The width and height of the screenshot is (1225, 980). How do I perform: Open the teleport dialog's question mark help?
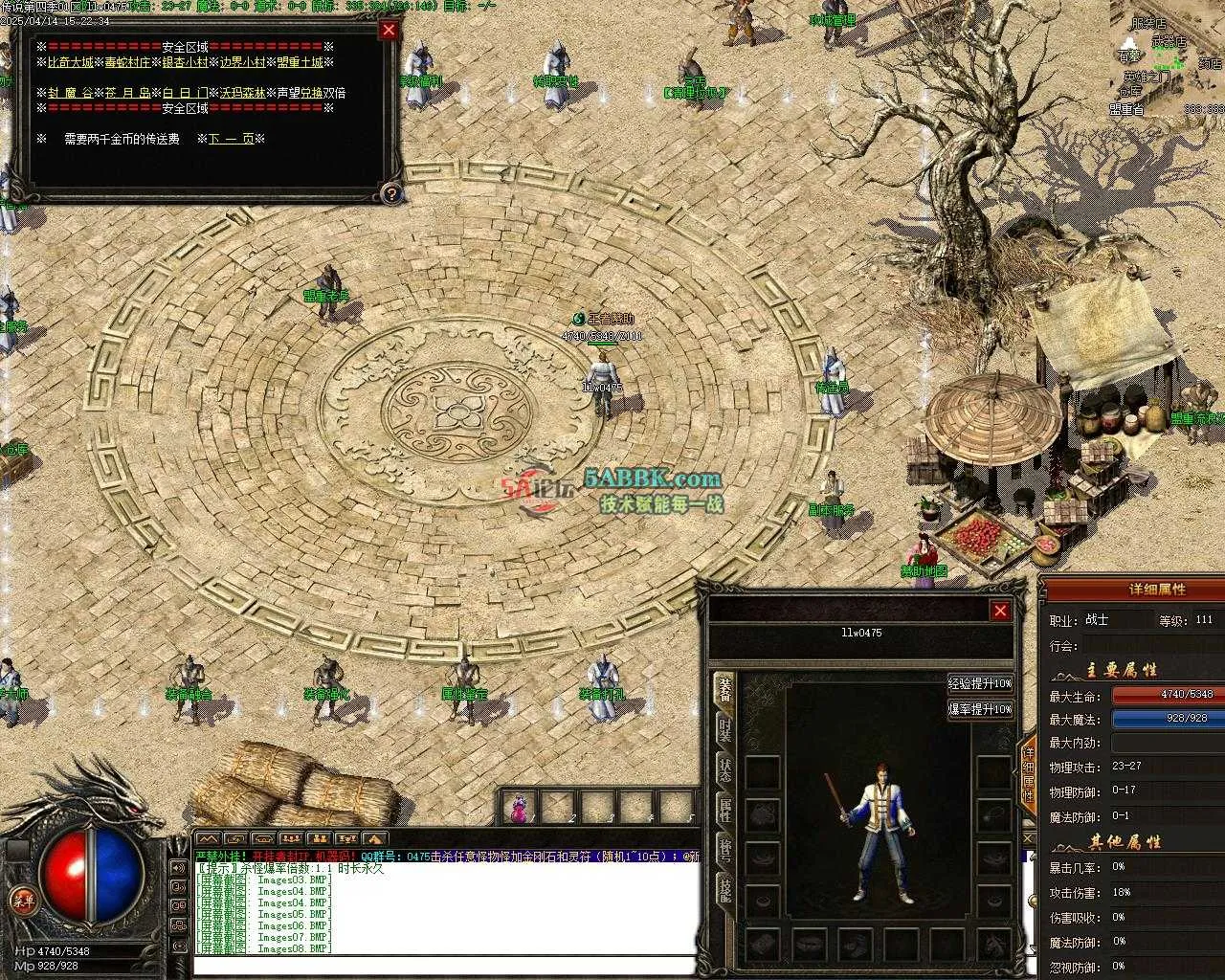pyautogui.click(x=390, y=194)
